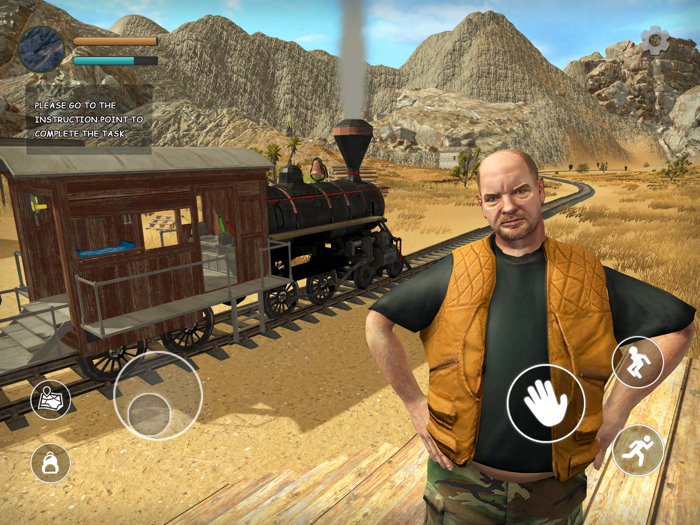
Task: Toggle the sprinting figure button
Action: coord(637,450)
